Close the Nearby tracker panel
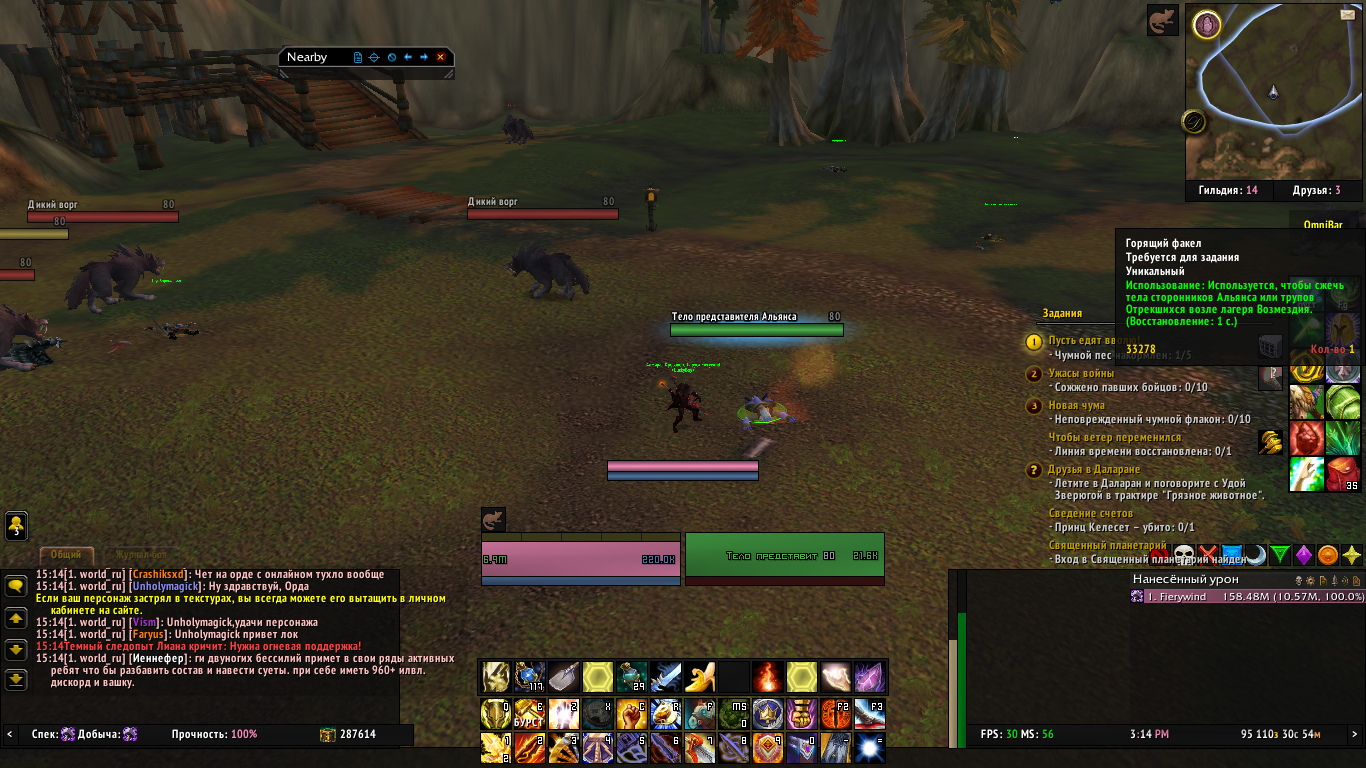Screen dimensions: 1366x768 (x=440, y=58)
